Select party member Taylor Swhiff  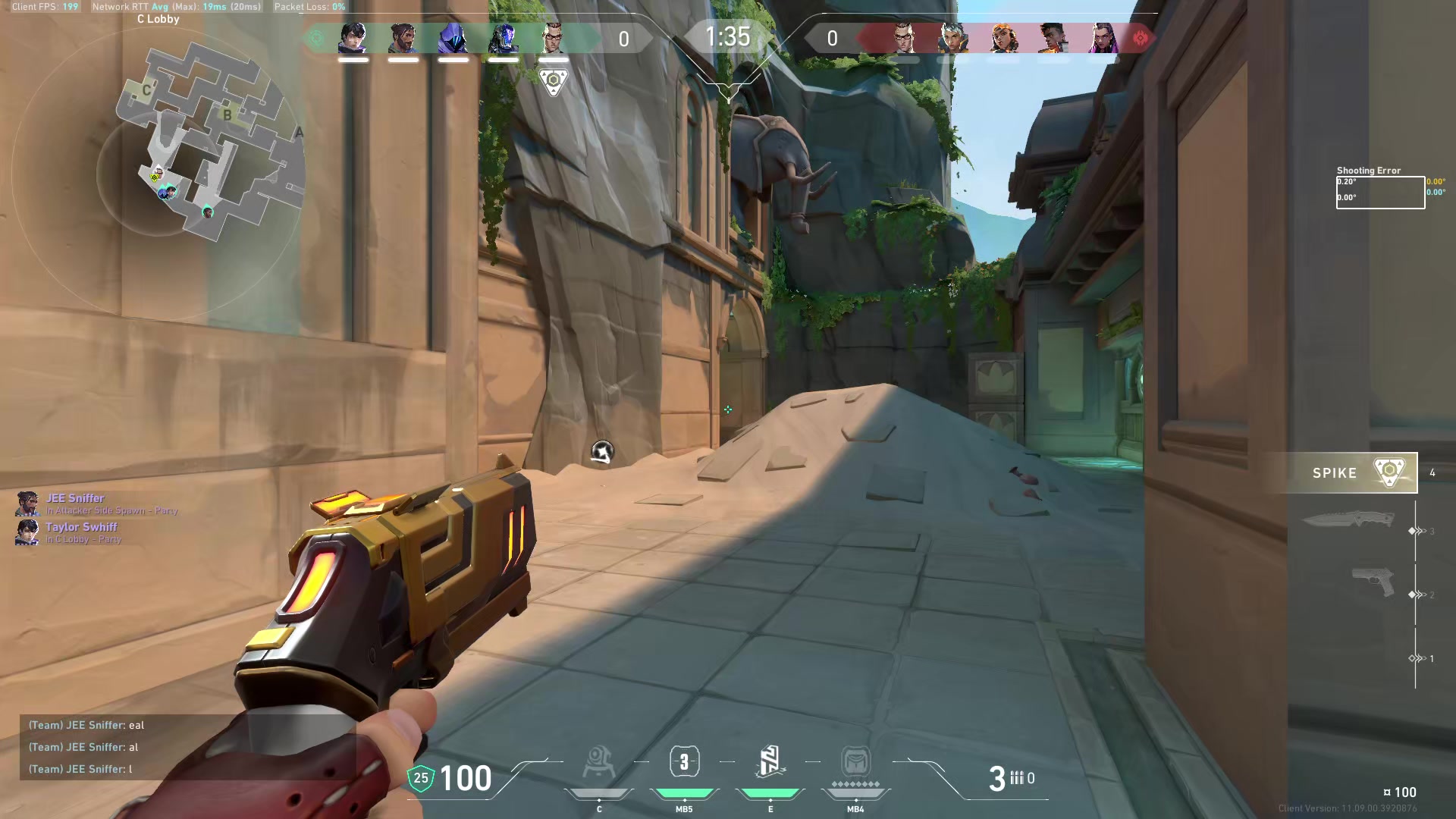coord(80,527)
